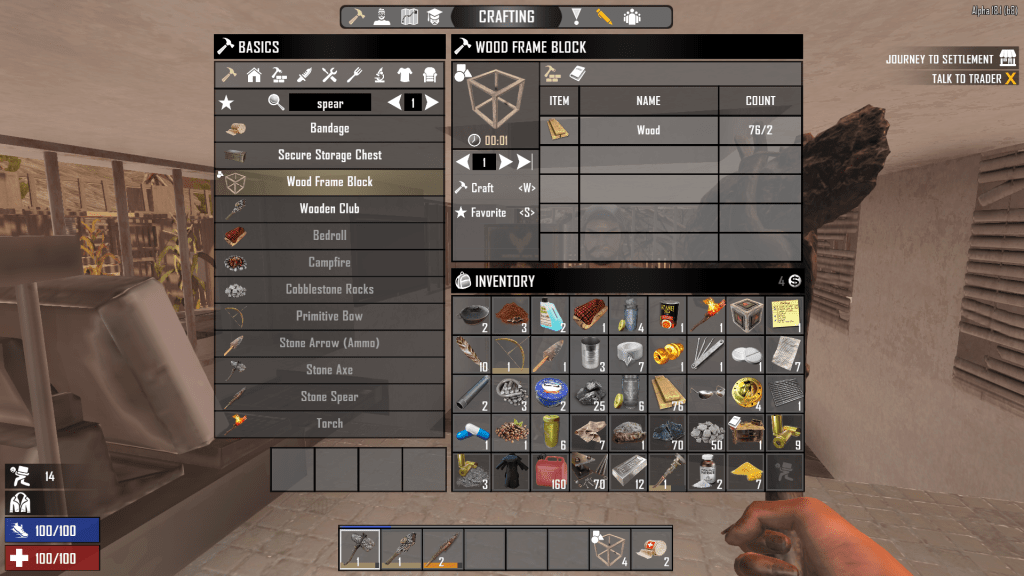Filter recipes by the clothing shirt category
Screen dimensions: 1024x576
405,75
